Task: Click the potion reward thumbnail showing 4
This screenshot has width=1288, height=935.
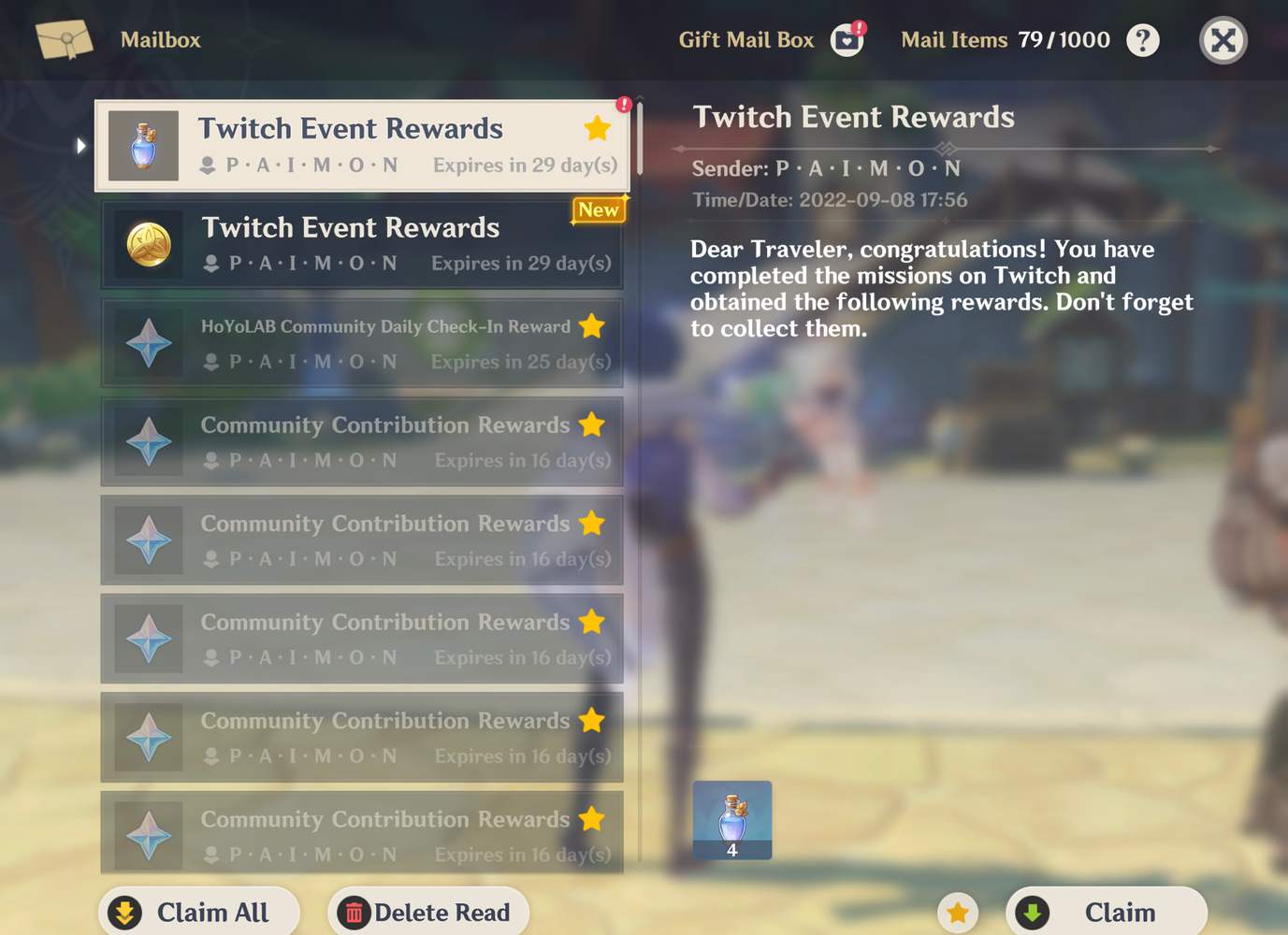Action: (732, 819)
